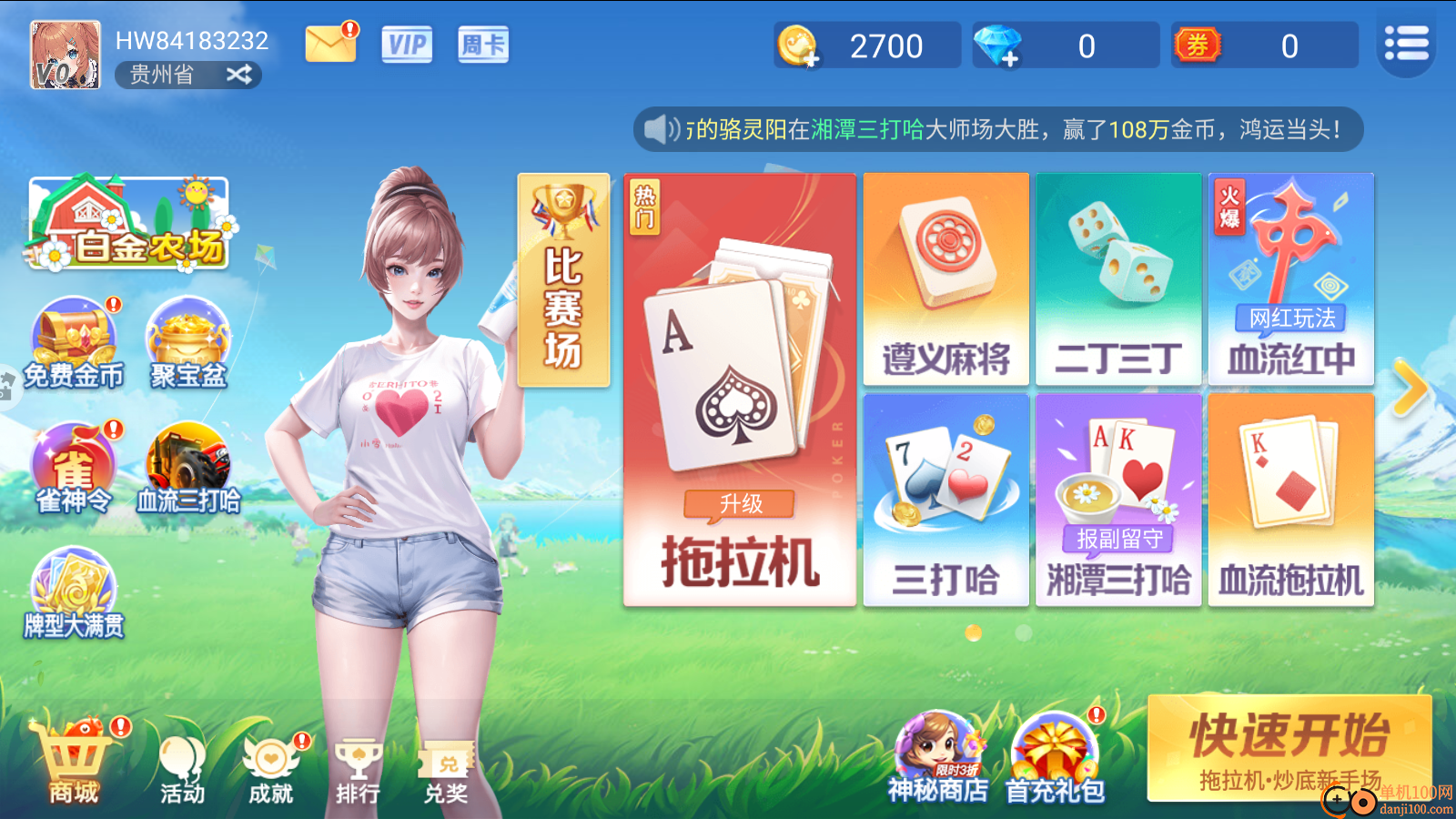Open the VIP purchase button

pyautogui.click(x=407, y=43)
